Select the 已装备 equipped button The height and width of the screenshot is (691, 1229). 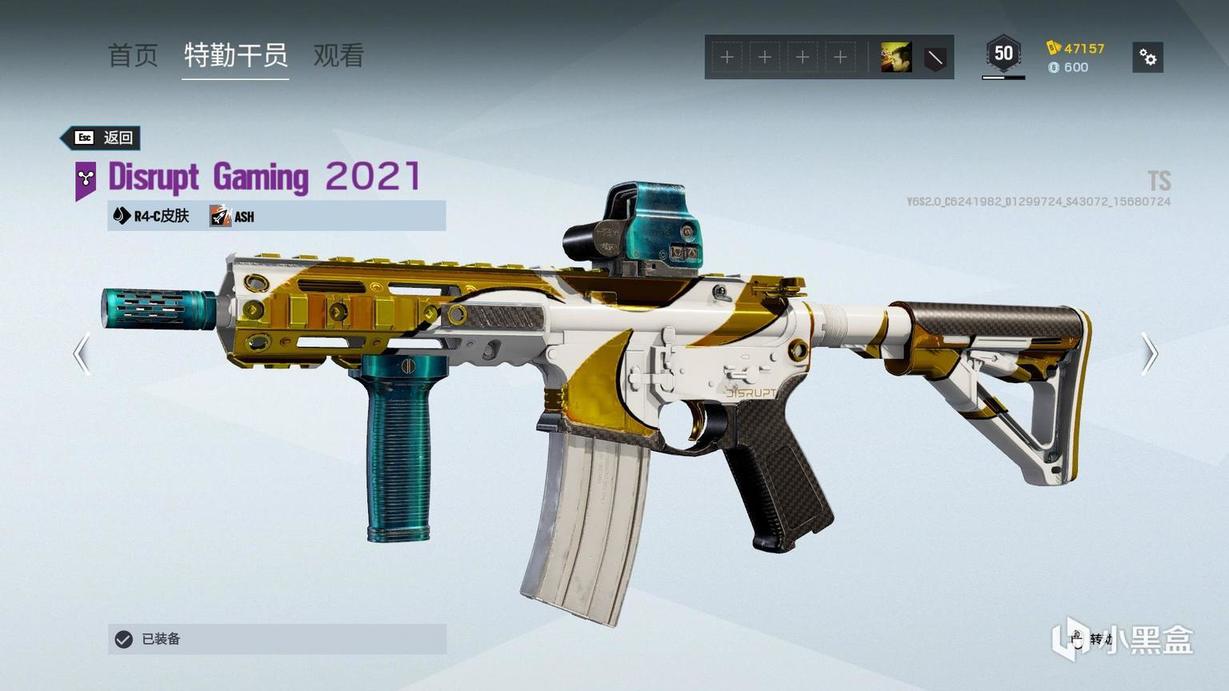pos(277,639)
